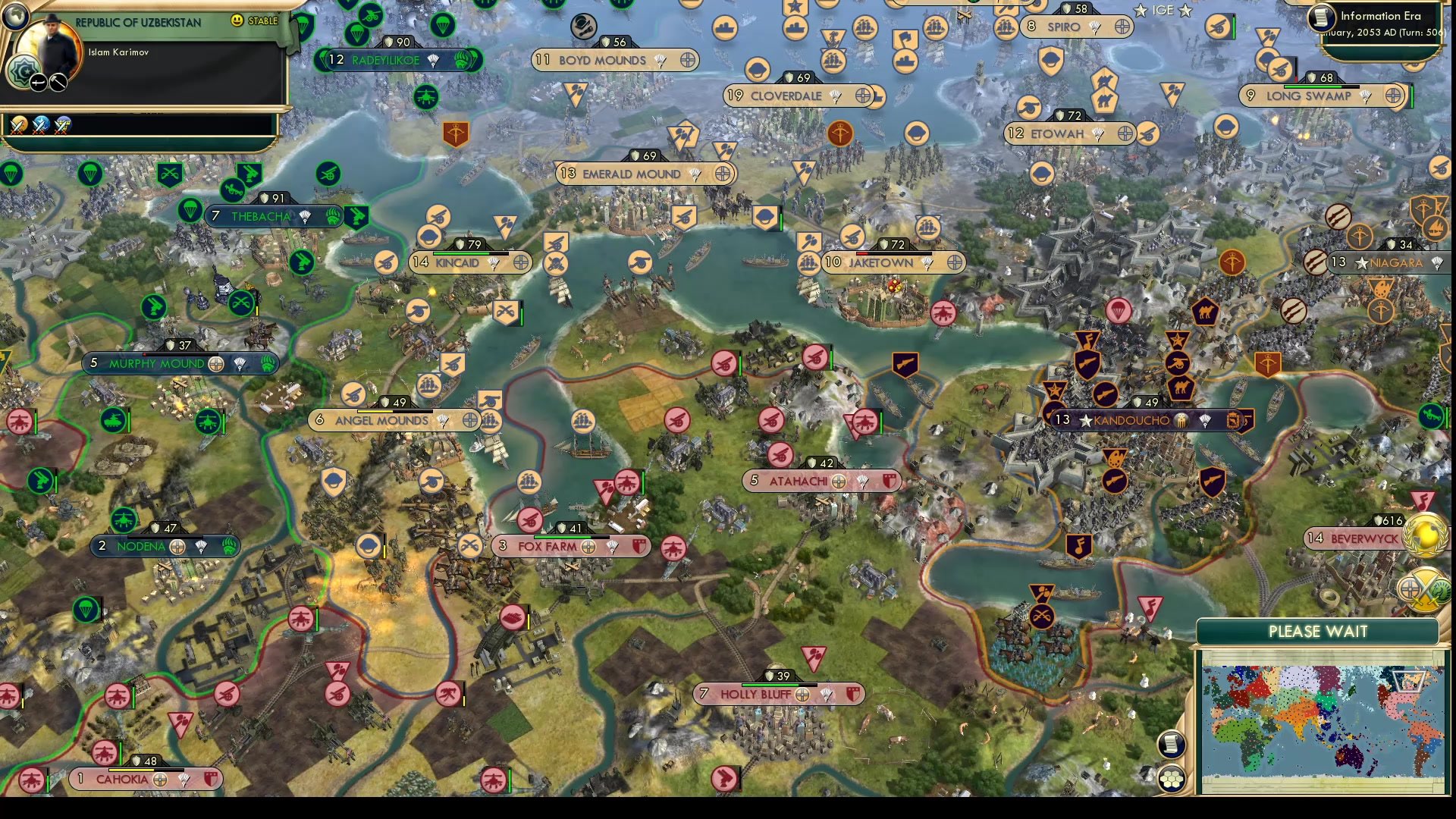Open the crossed-swords war notification
The width and height of the screenshot is (1456, 819).
pyautogui.click(x=19, y=125)
